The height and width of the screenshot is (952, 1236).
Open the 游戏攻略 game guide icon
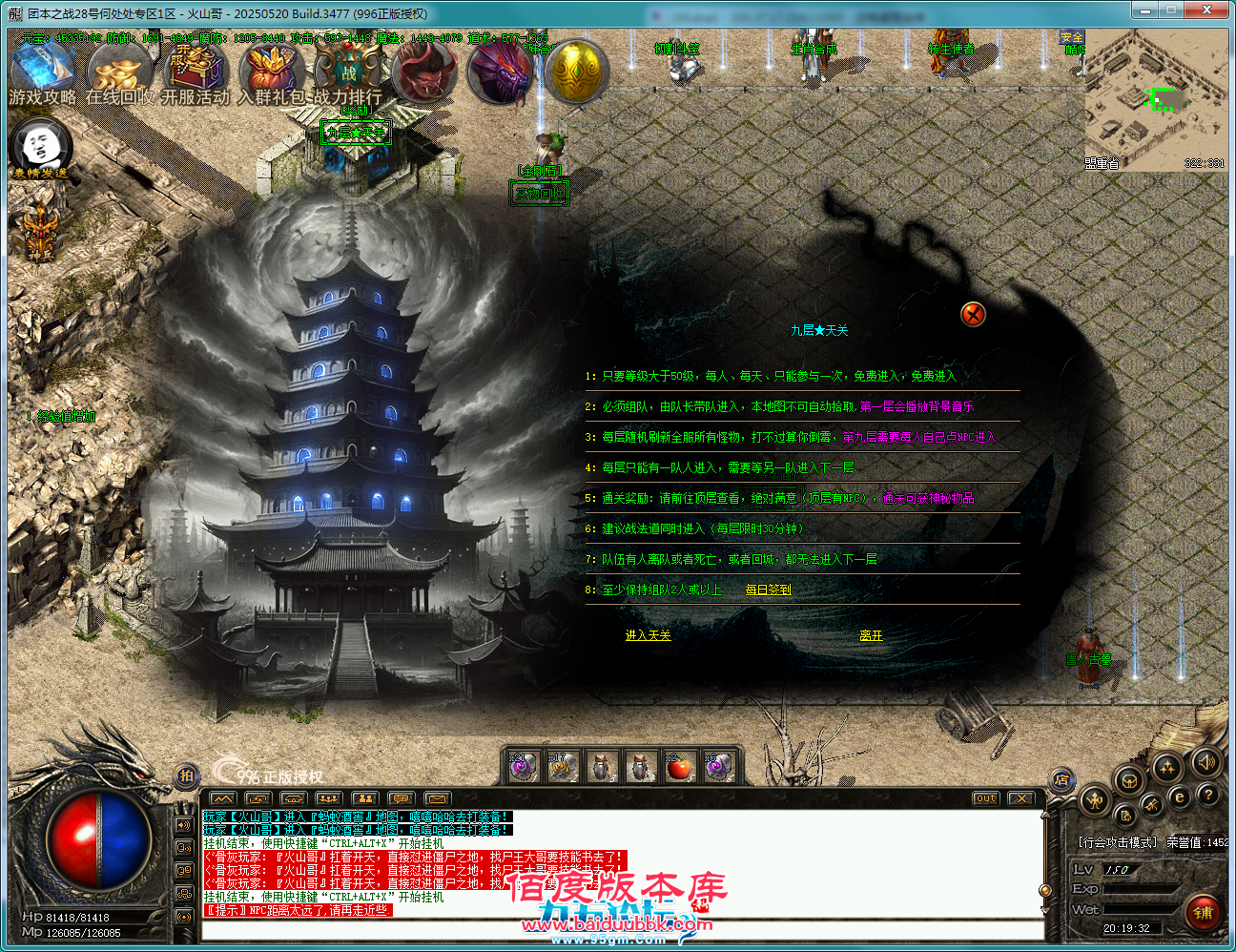[x=41, y=73]
